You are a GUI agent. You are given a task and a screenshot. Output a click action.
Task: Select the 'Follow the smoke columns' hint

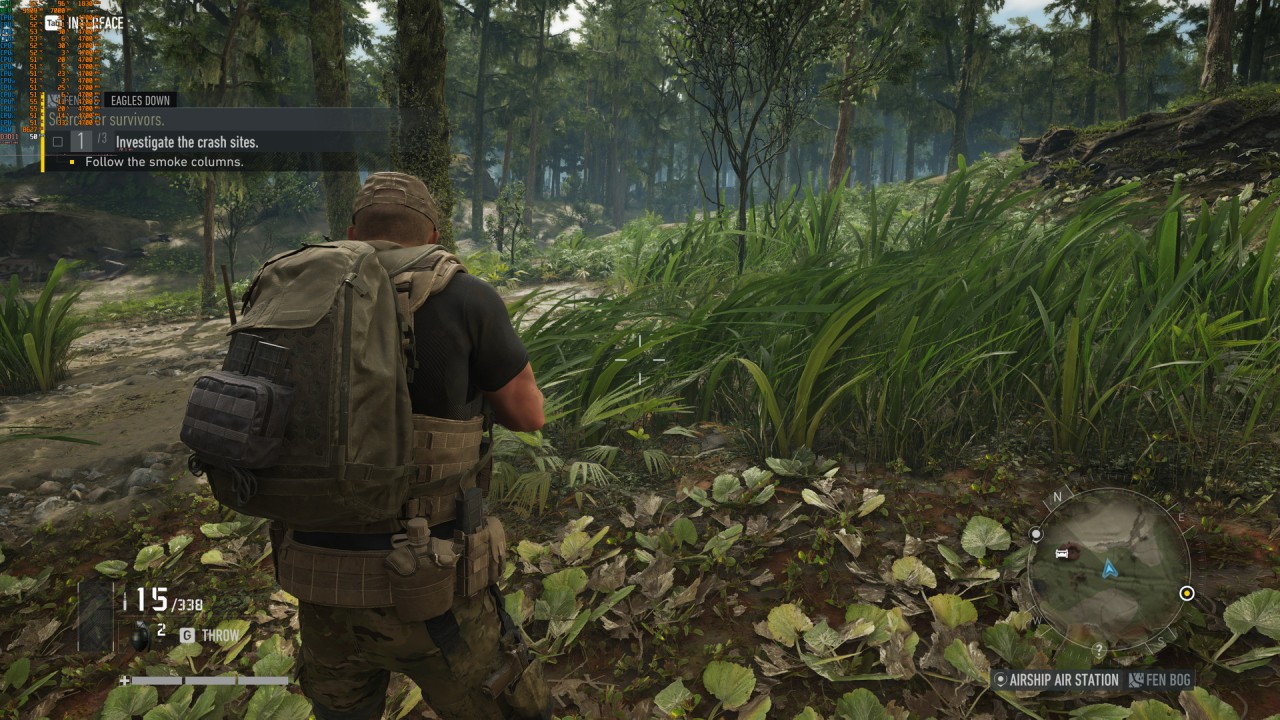click(164, 162)
